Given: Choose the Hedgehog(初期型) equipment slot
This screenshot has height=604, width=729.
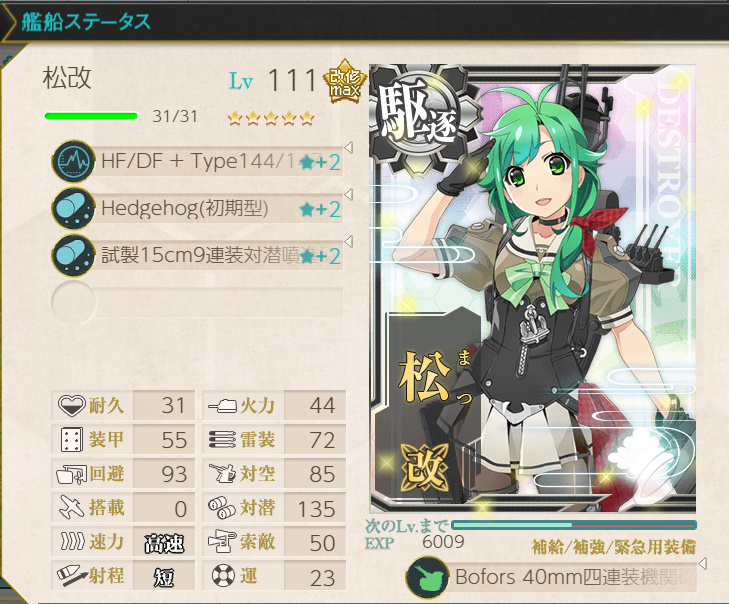Looking at the screenshot, I should pos(198,208).
